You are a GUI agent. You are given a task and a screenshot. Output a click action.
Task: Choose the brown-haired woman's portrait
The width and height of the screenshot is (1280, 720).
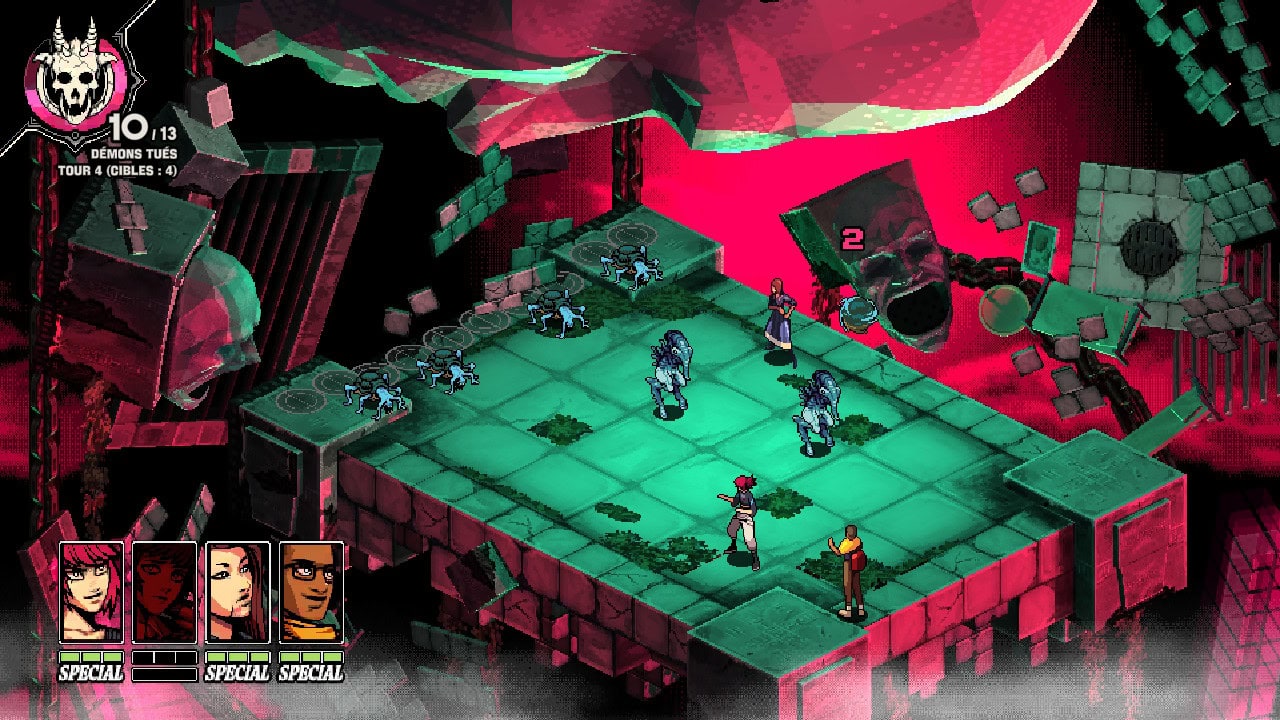click(237, 592)
